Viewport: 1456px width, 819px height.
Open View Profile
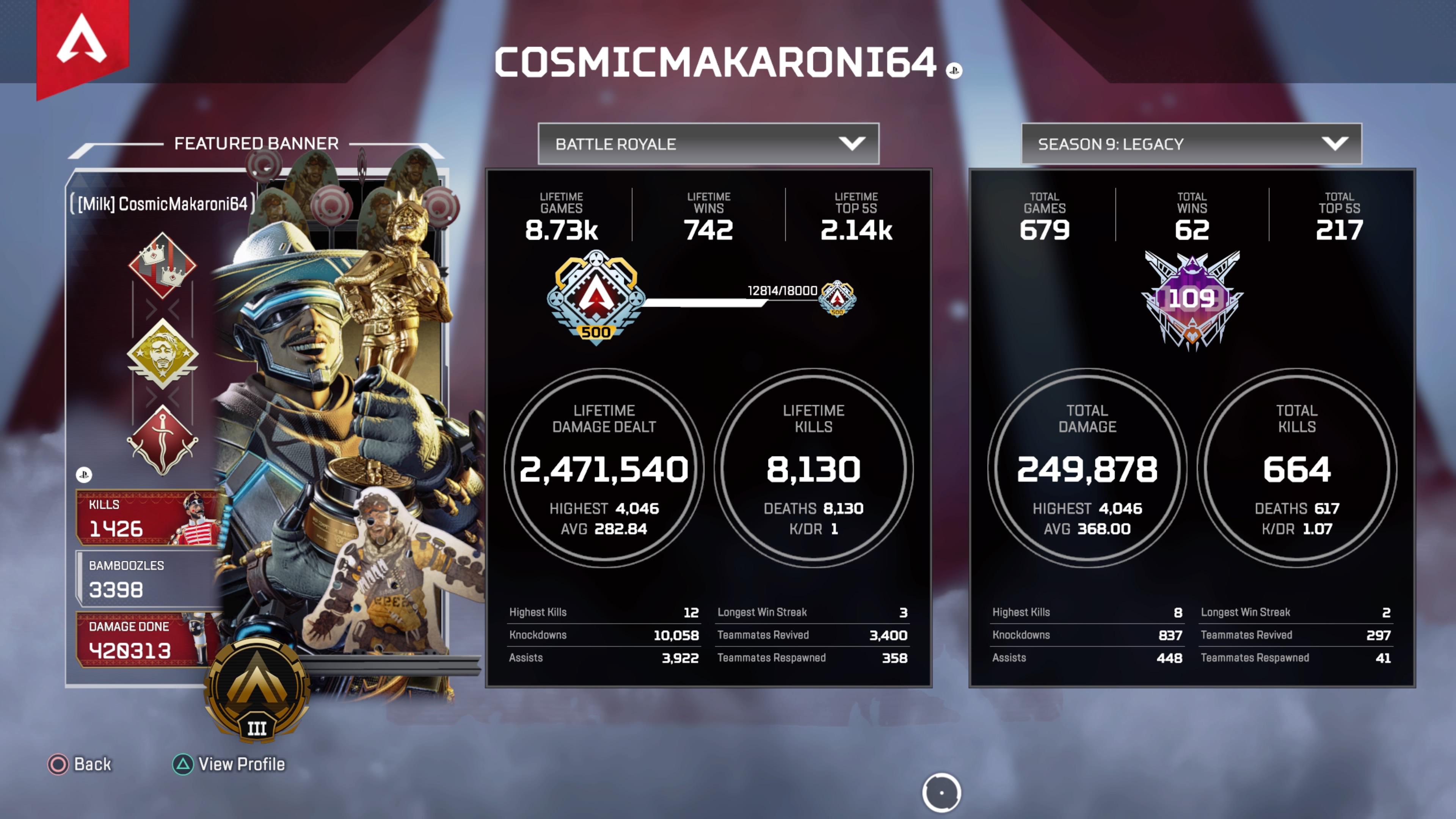(x=229, y=764)
